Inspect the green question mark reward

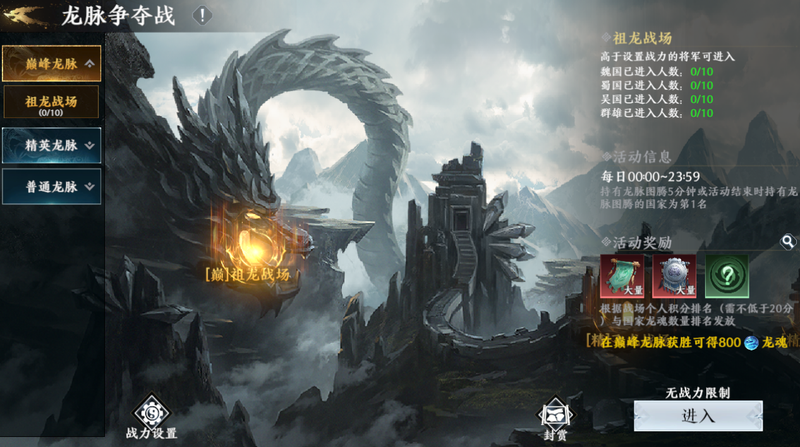tap(726, 275)
